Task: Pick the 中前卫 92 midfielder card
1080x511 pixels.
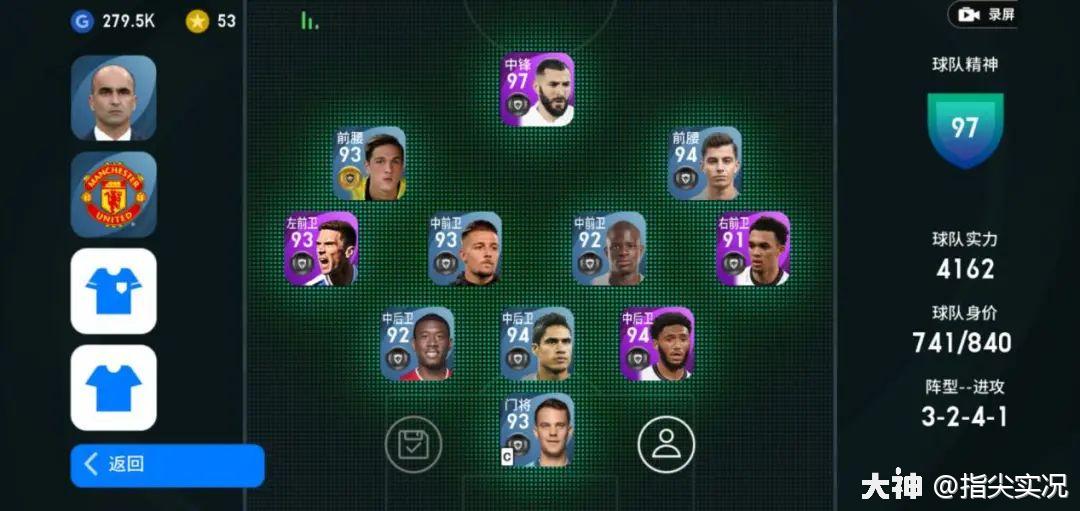Action: click(x=609, y=249)
